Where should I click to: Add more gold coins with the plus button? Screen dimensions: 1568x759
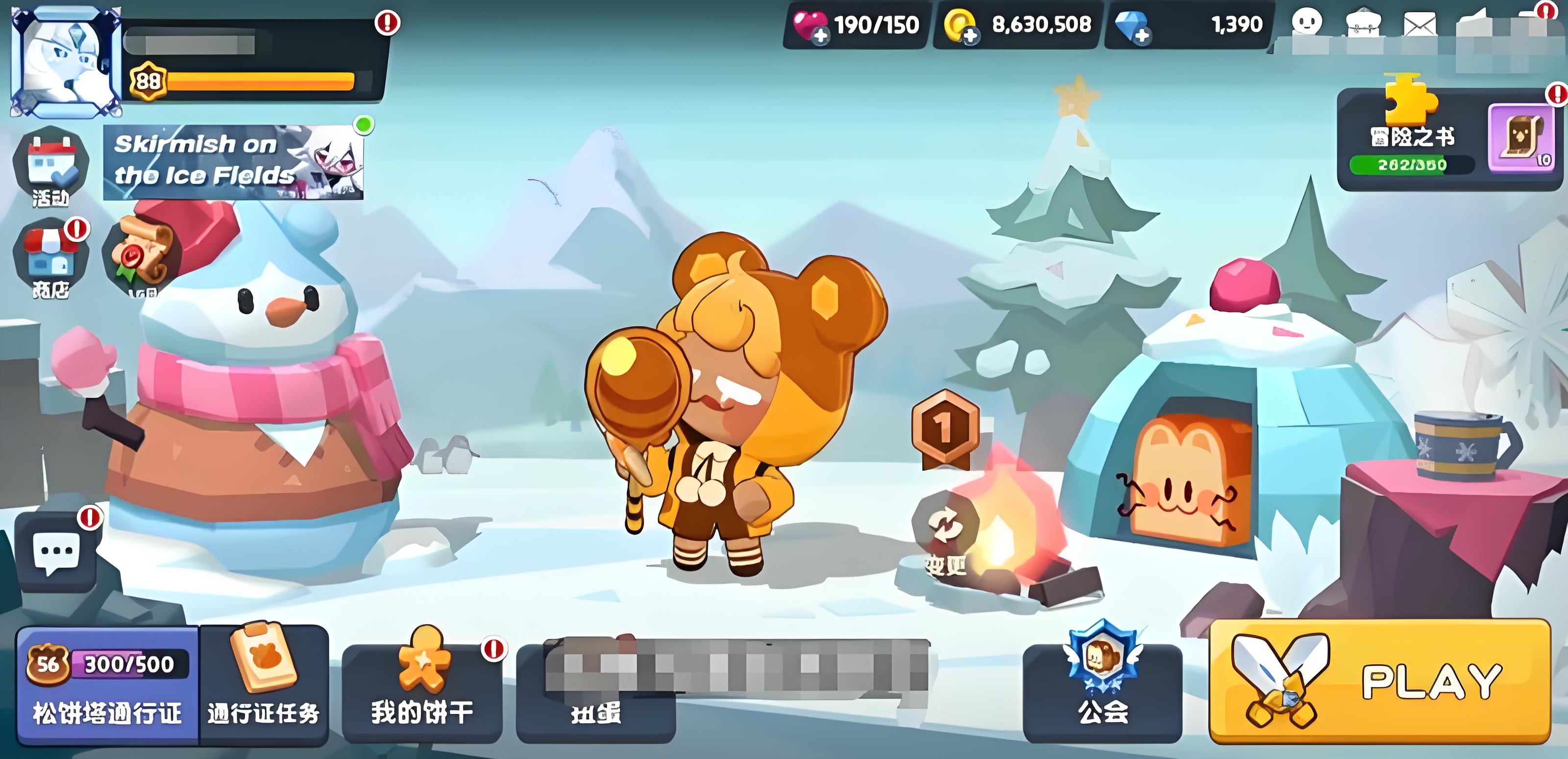(x=970, y=36)
